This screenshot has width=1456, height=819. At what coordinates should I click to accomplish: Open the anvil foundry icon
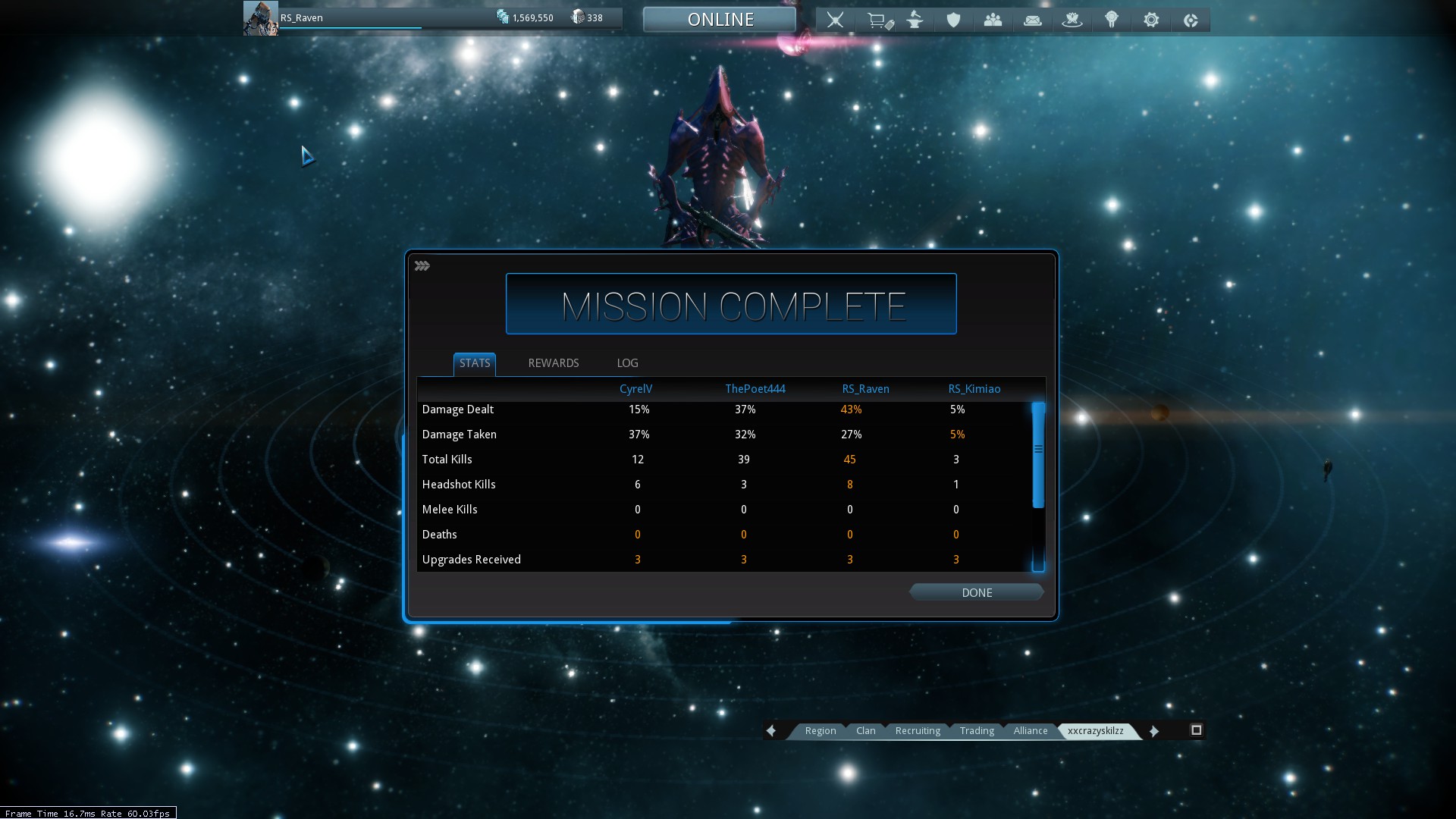tap(915, 20)
